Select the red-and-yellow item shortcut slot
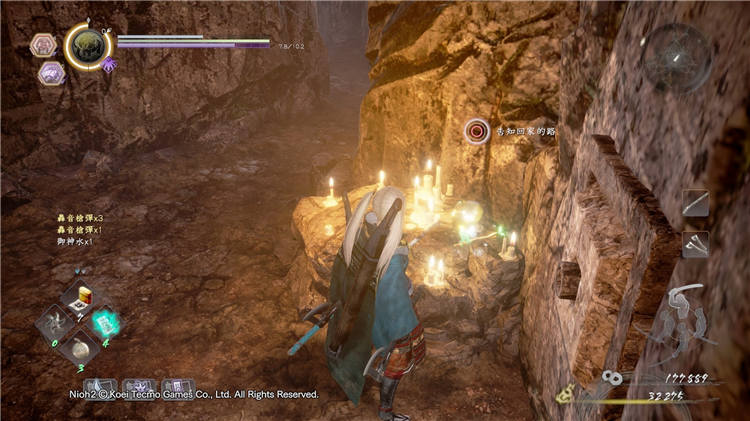 pos(85,295)
